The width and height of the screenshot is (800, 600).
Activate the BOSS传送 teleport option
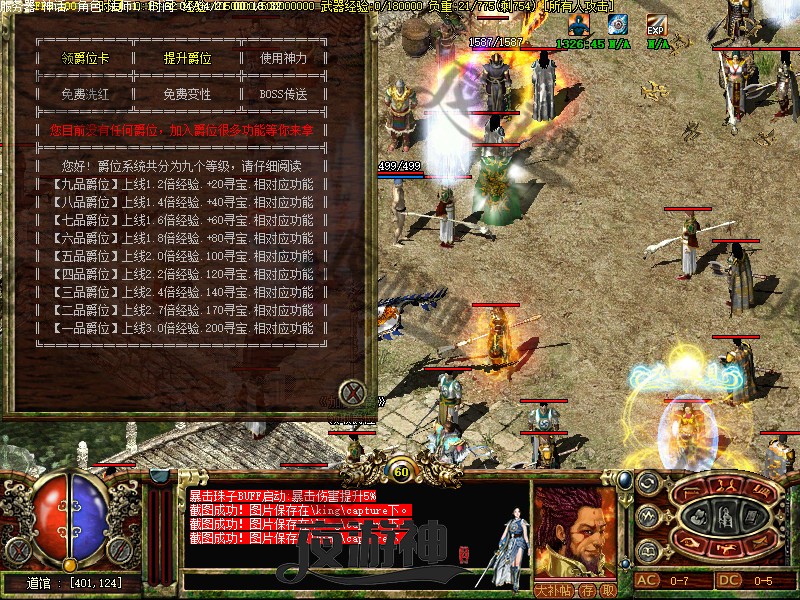coord(284,94)
